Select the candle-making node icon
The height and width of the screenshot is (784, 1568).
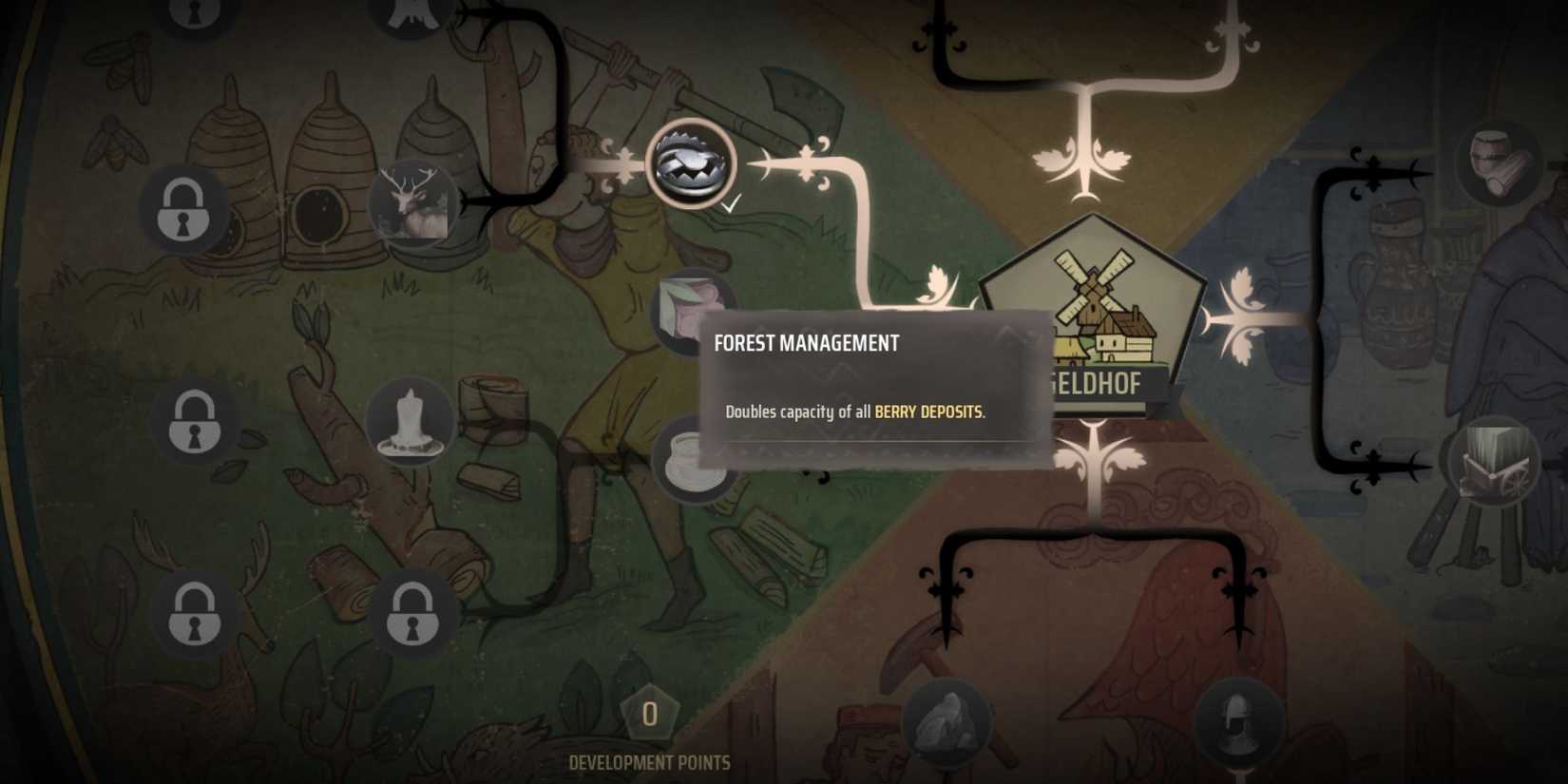(x=412, y=421)
